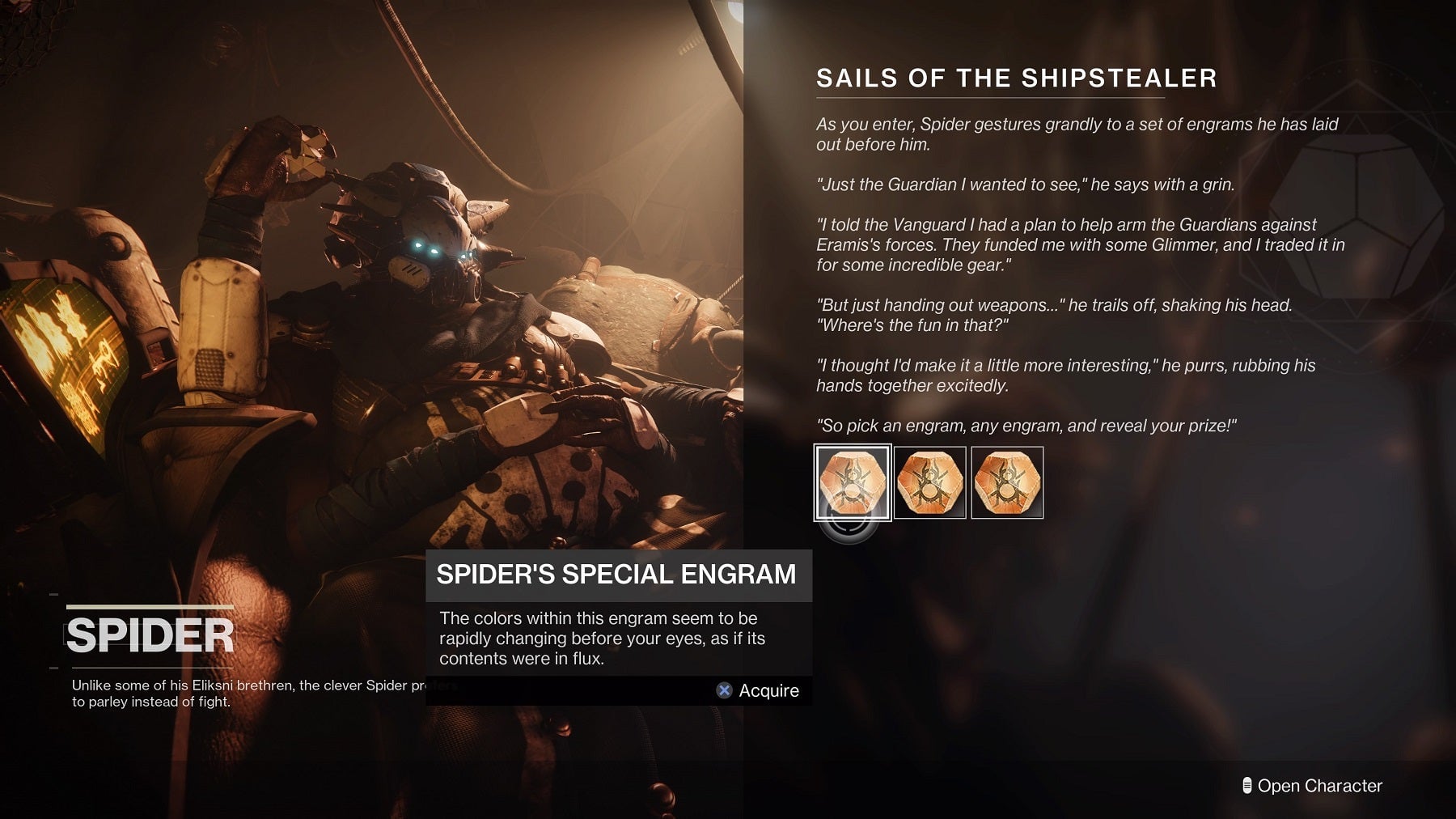The width and height of the screenshot is (1456, 819).
Task: Toggle focus to the rightmost engram slot
Action: (1007, 483)
